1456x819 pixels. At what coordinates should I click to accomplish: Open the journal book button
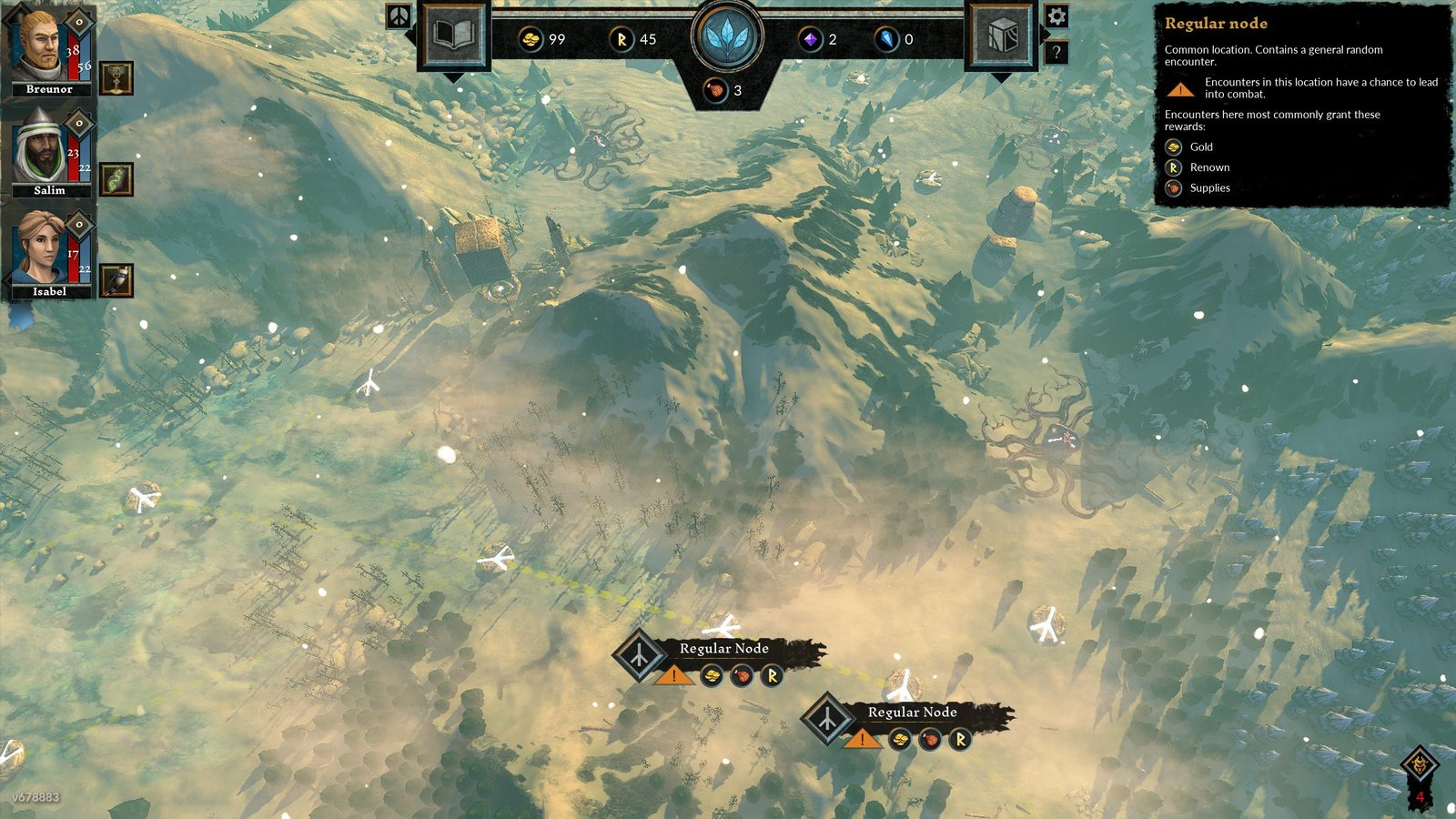453,36
